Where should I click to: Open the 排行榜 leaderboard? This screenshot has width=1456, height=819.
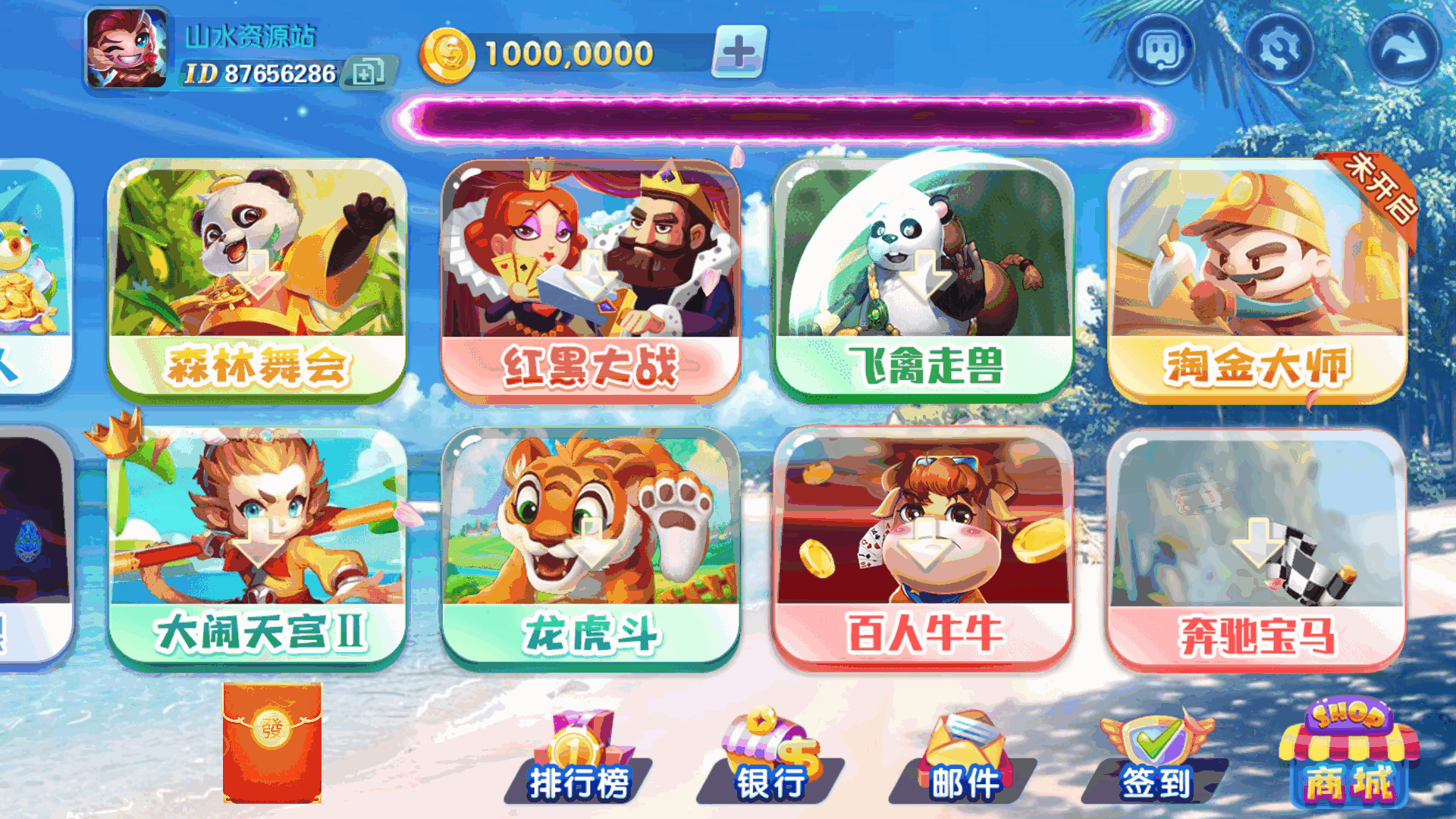pos(580,758)
